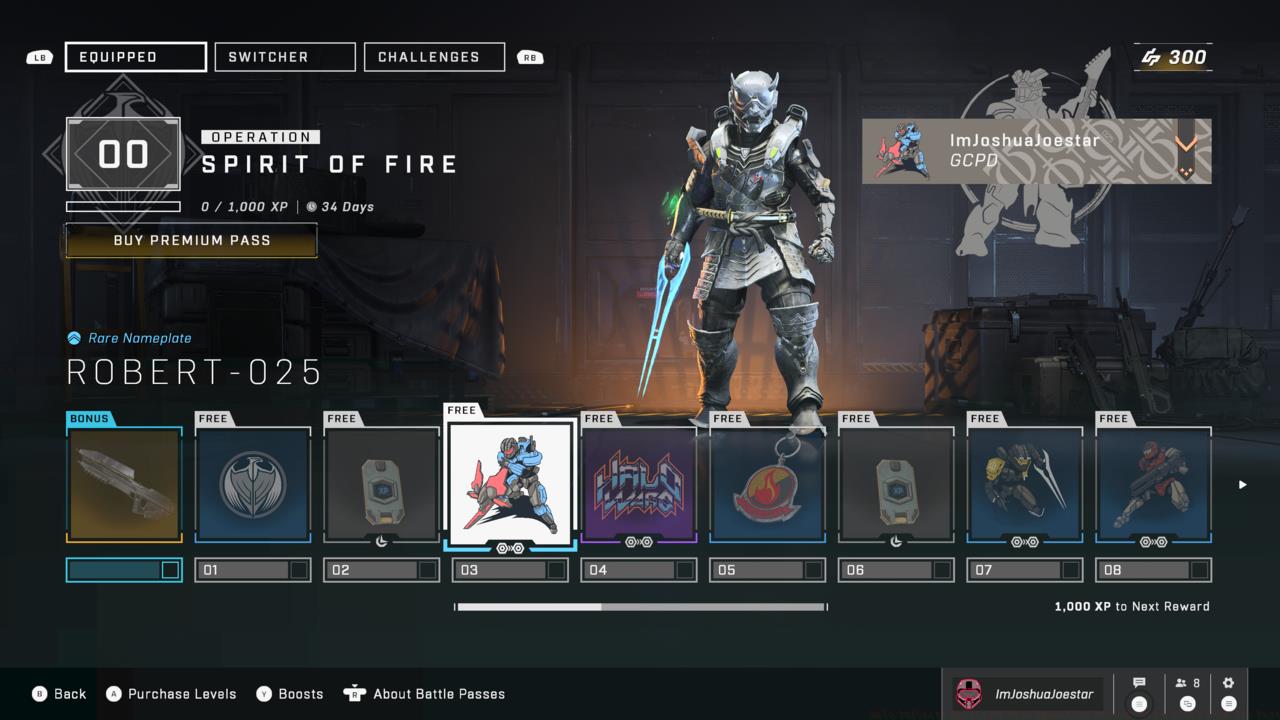1280x720 pixels.
Task: Select the tier 03 Spartan nameplate reward
Action: [x=510, y=483]
